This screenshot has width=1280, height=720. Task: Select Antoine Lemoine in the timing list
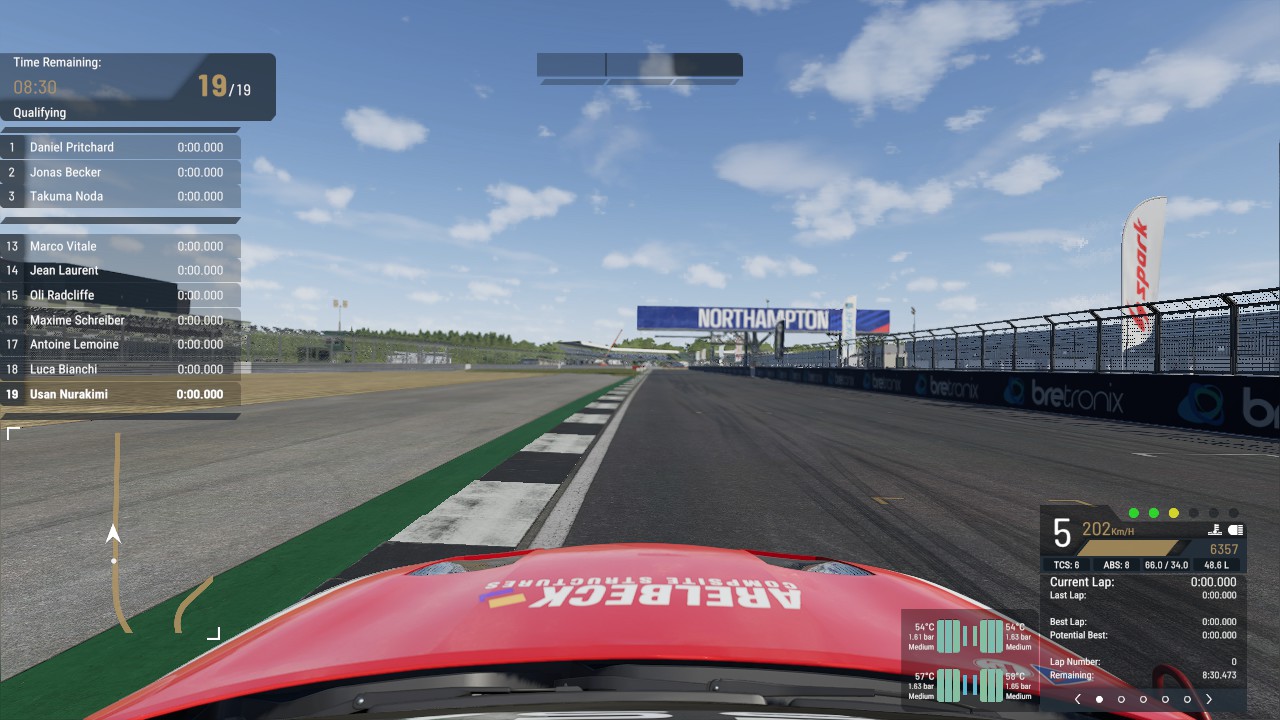[120, 344]
